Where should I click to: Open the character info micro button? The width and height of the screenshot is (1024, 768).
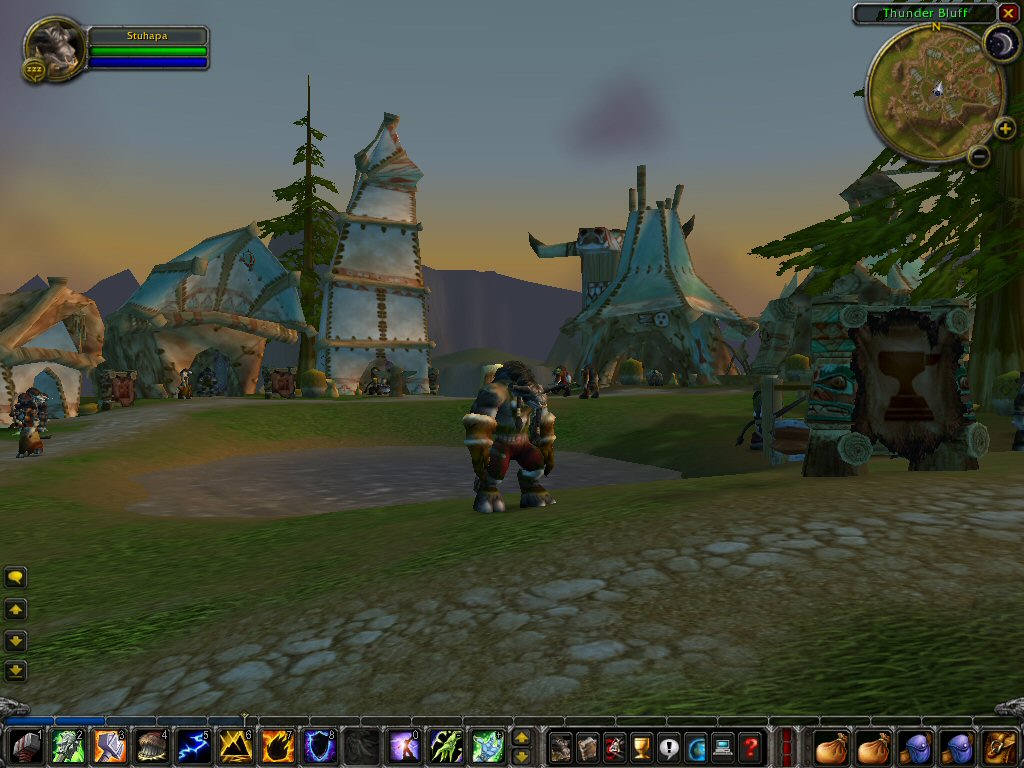(561, 746)
